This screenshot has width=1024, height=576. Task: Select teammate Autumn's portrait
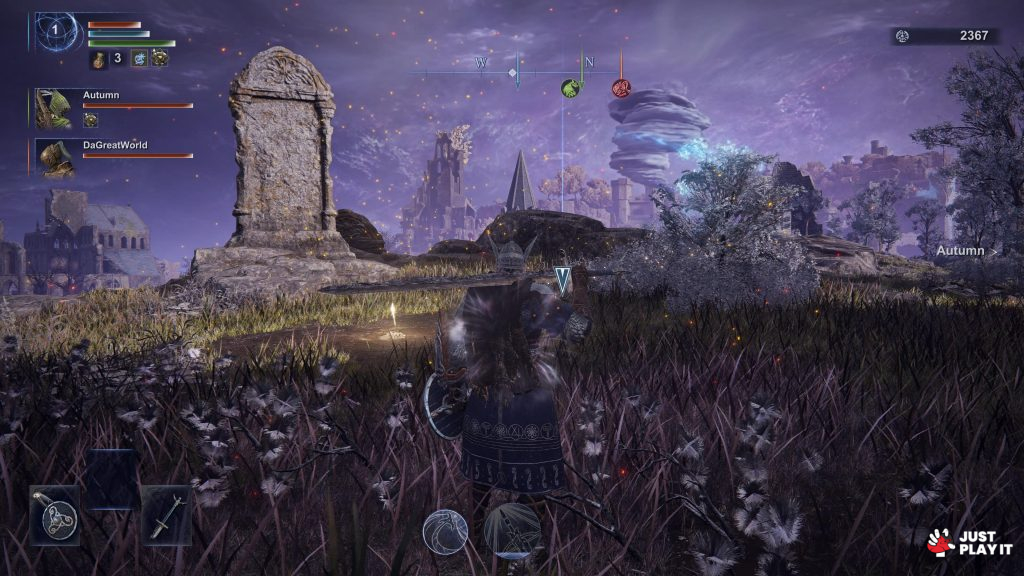(53, 108)
